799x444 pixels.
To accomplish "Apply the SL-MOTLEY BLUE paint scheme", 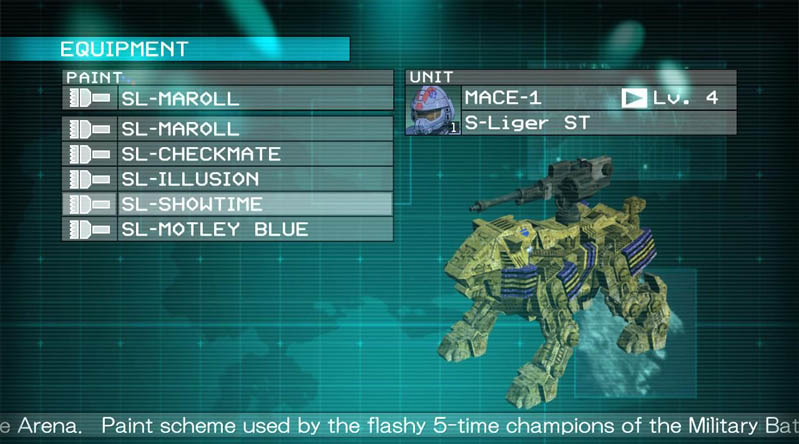I will pos(228,229).
